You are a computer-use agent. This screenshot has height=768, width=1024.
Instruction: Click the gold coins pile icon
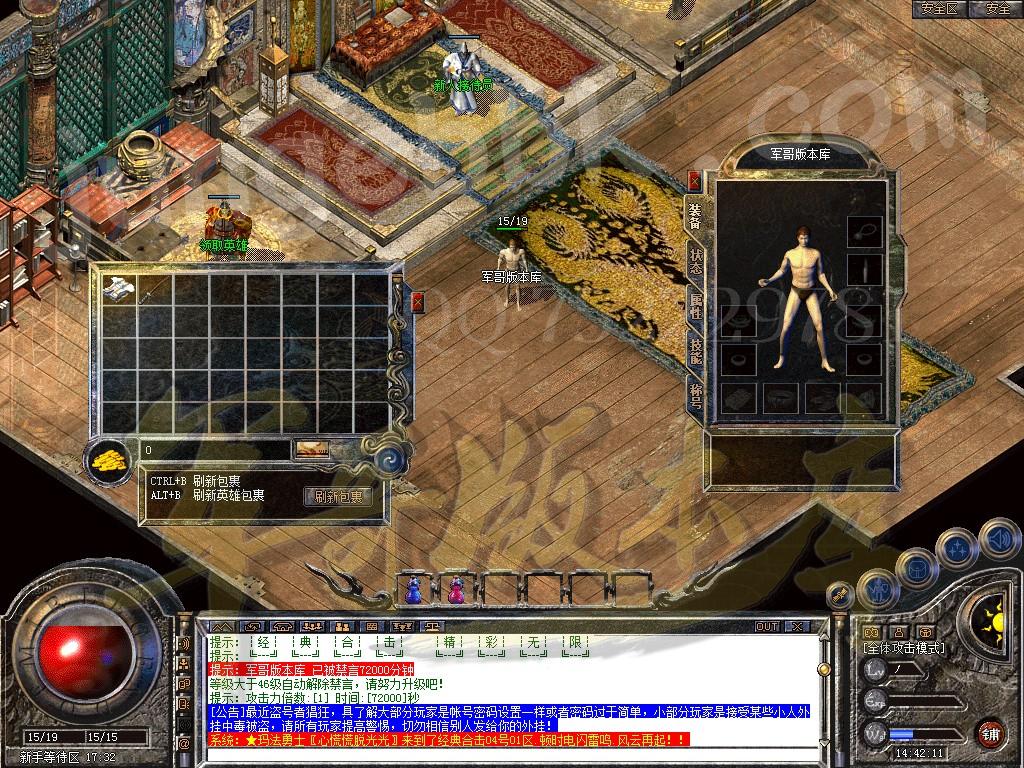[x=109, y=460]
